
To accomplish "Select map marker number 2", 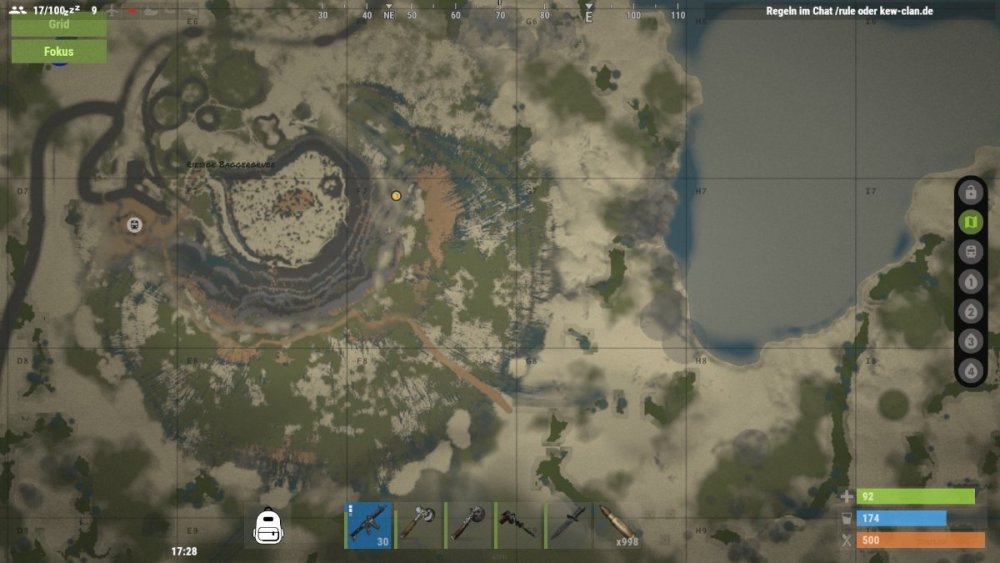I will [x=969, y=311].
